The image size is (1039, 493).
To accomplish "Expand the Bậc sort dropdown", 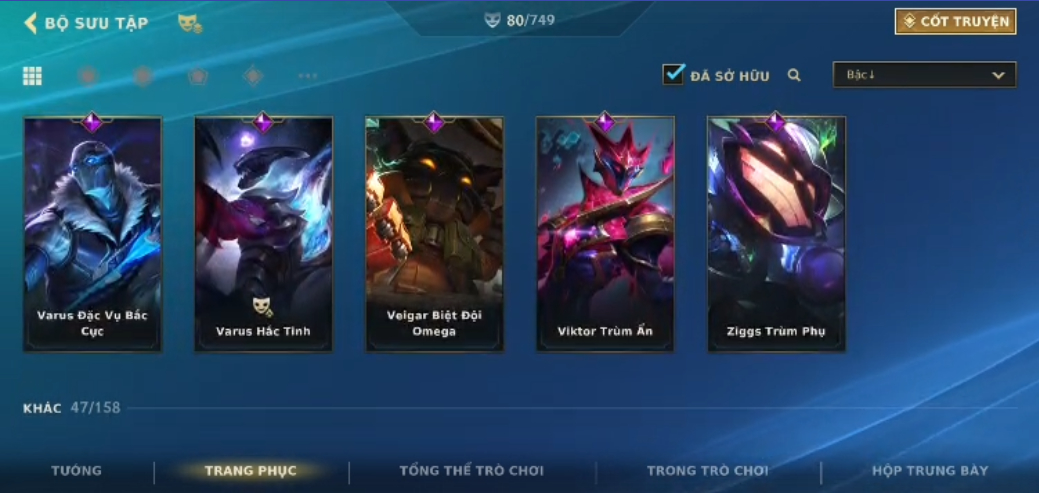I will [924, 75].
